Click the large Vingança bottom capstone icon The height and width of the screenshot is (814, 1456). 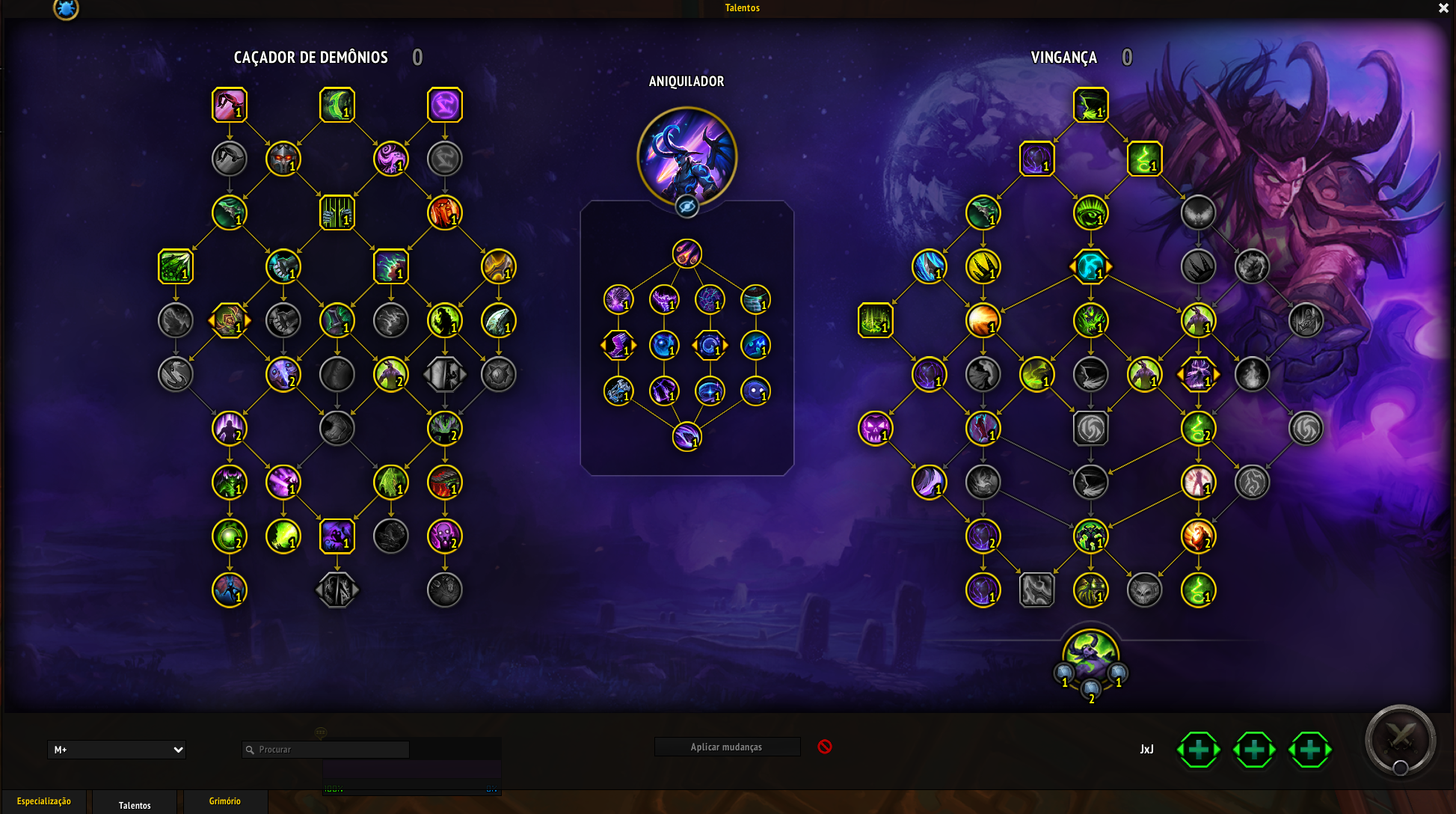coord(1090,652)
